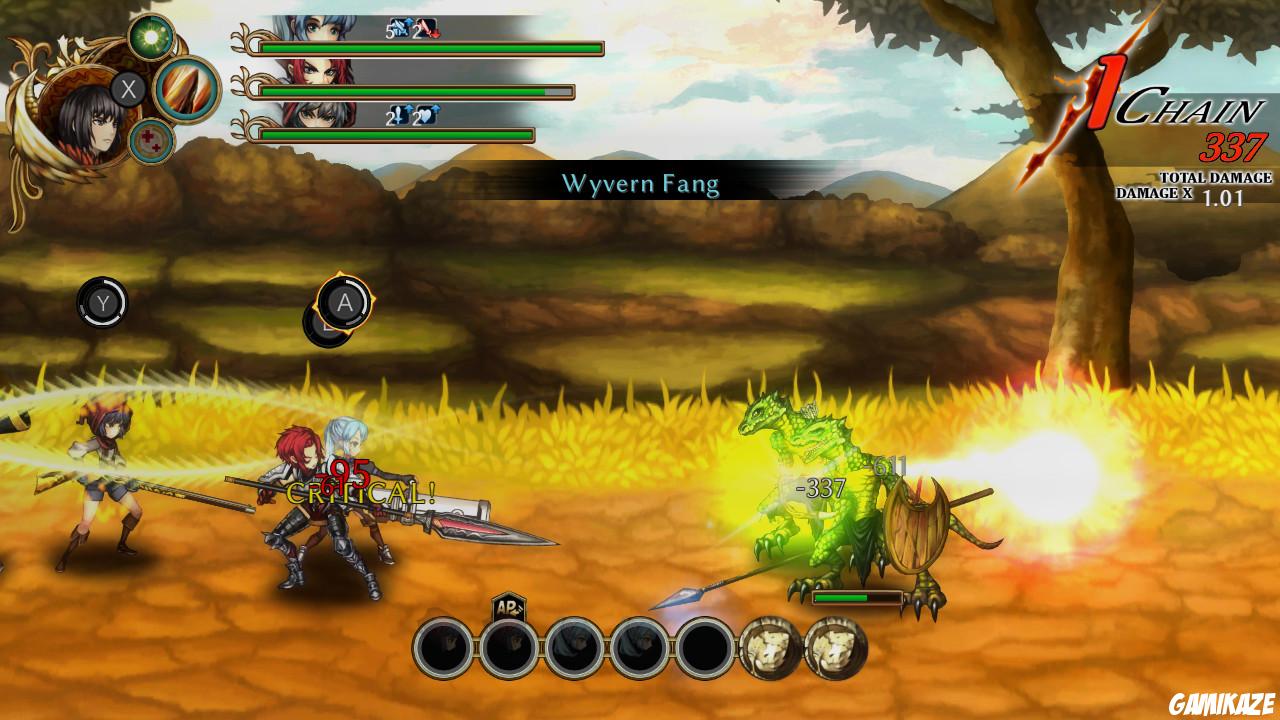1280x720 pixels.
Task: Click the hexagonal AP badge above the orb bar
Action: point(508,605)
